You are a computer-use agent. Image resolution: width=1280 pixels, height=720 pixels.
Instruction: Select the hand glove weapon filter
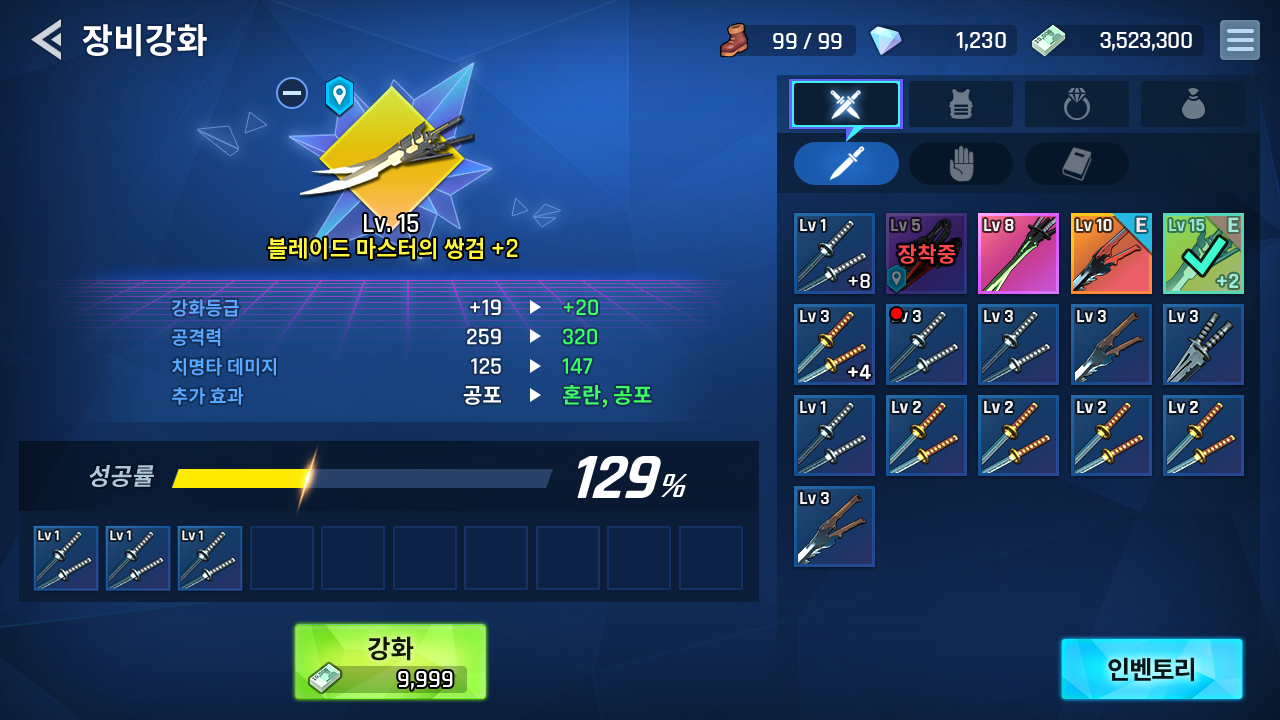[961, 164]
